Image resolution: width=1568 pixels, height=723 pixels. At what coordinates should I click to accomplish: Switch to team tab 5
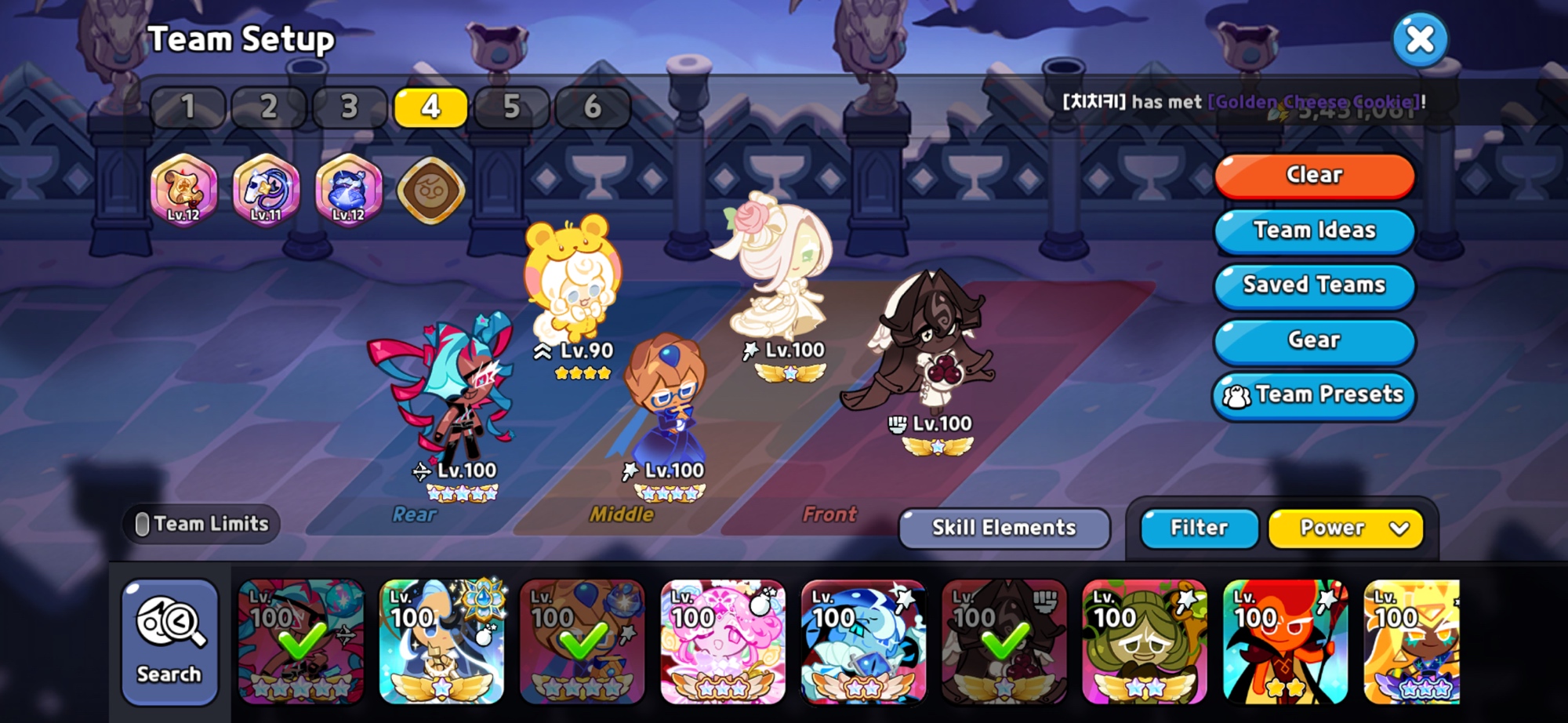(x=511, y=107)
